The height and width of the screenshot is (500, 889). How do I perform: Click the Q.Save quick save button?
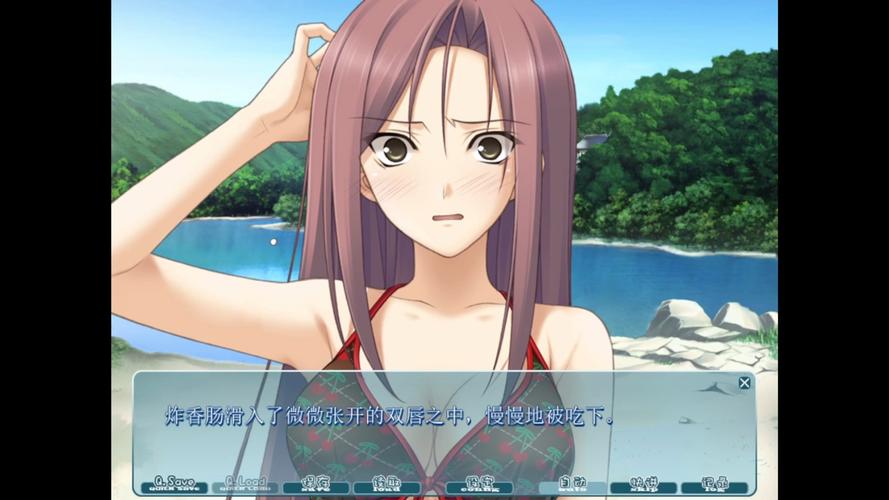coord(174,485)
